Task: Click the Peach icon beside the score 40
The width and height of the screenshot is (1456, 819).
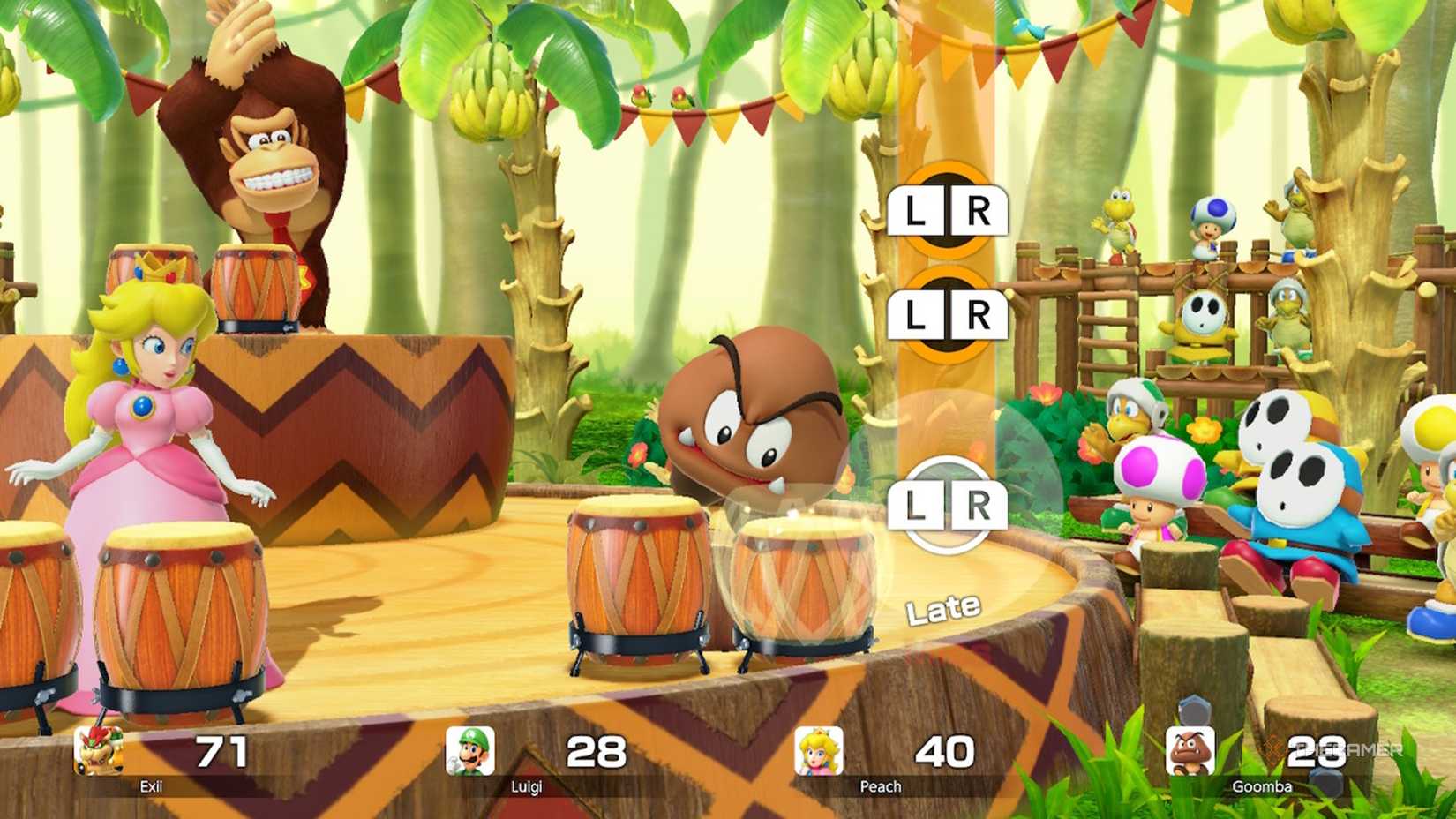Action: (x=819, y=752)
